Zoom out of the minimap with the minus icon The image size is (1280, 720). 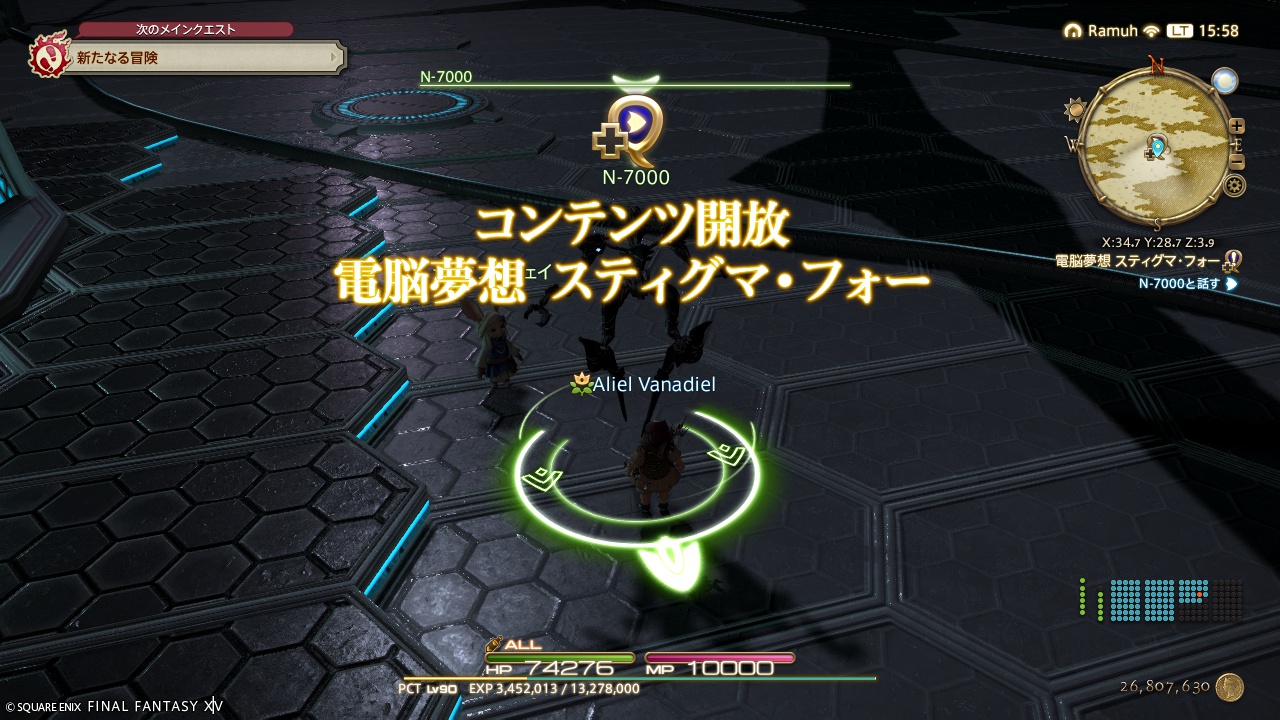tap(1236, 161)
